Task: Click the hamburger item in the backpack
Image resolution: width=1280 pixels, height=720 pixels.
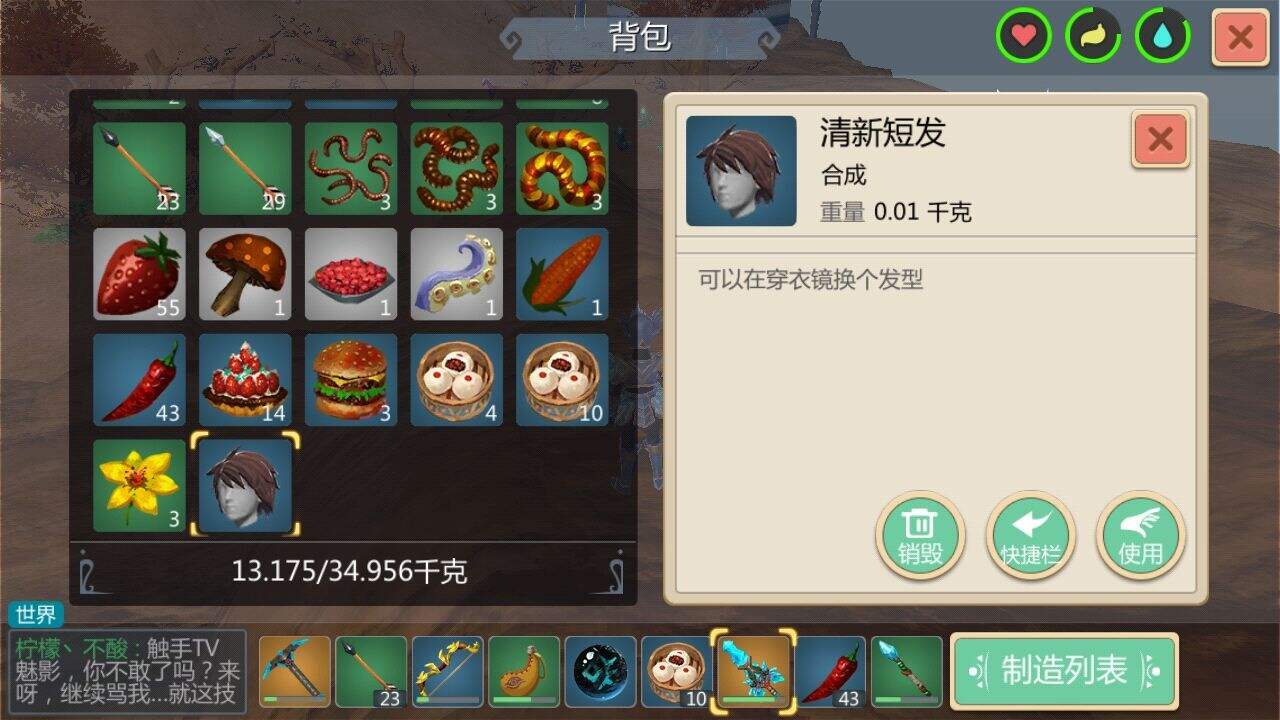Action: pyautogui.click(x=351, y=381)
